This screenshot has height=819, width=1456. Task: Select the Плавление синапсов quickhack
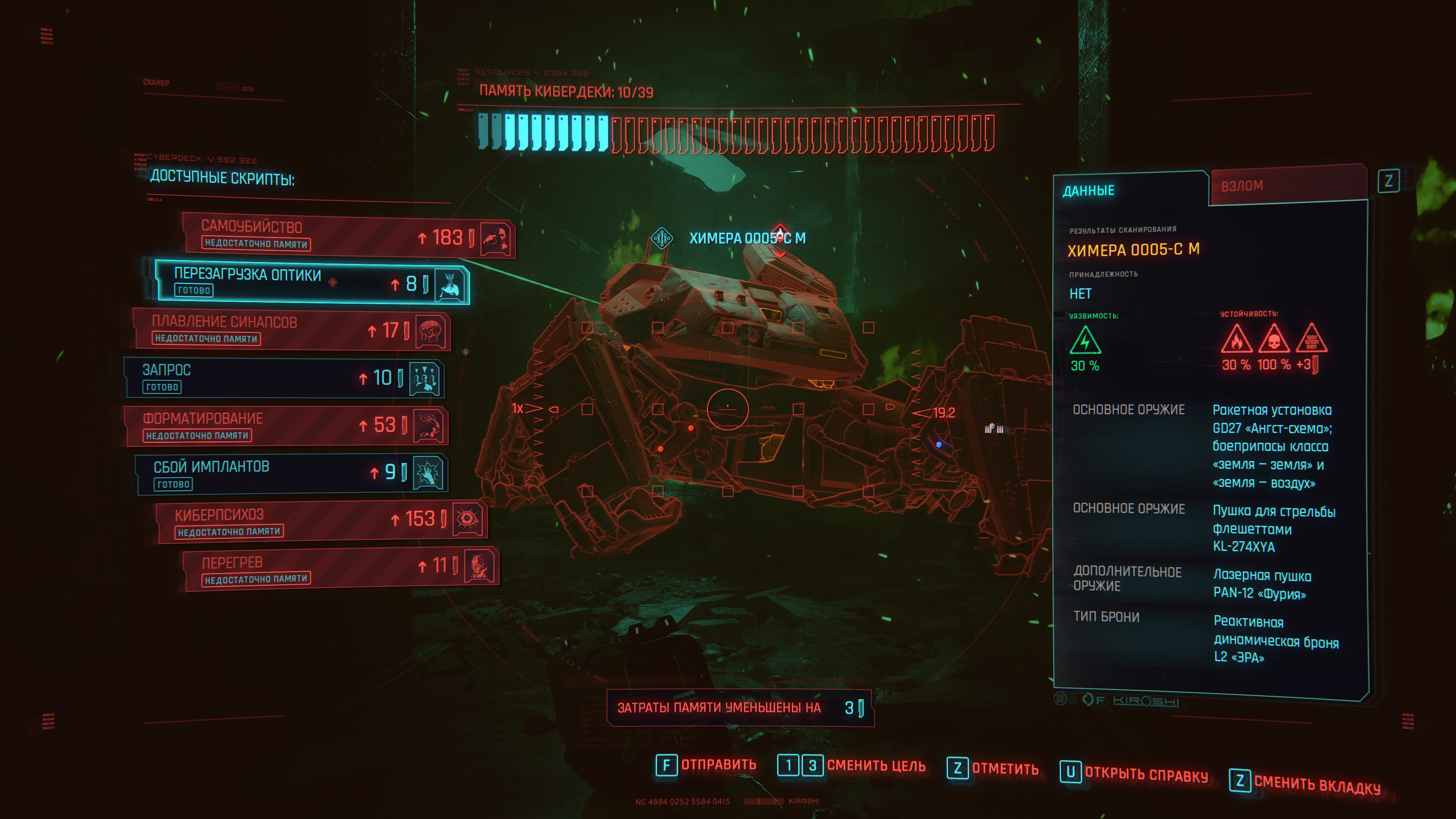click(291, 330)
